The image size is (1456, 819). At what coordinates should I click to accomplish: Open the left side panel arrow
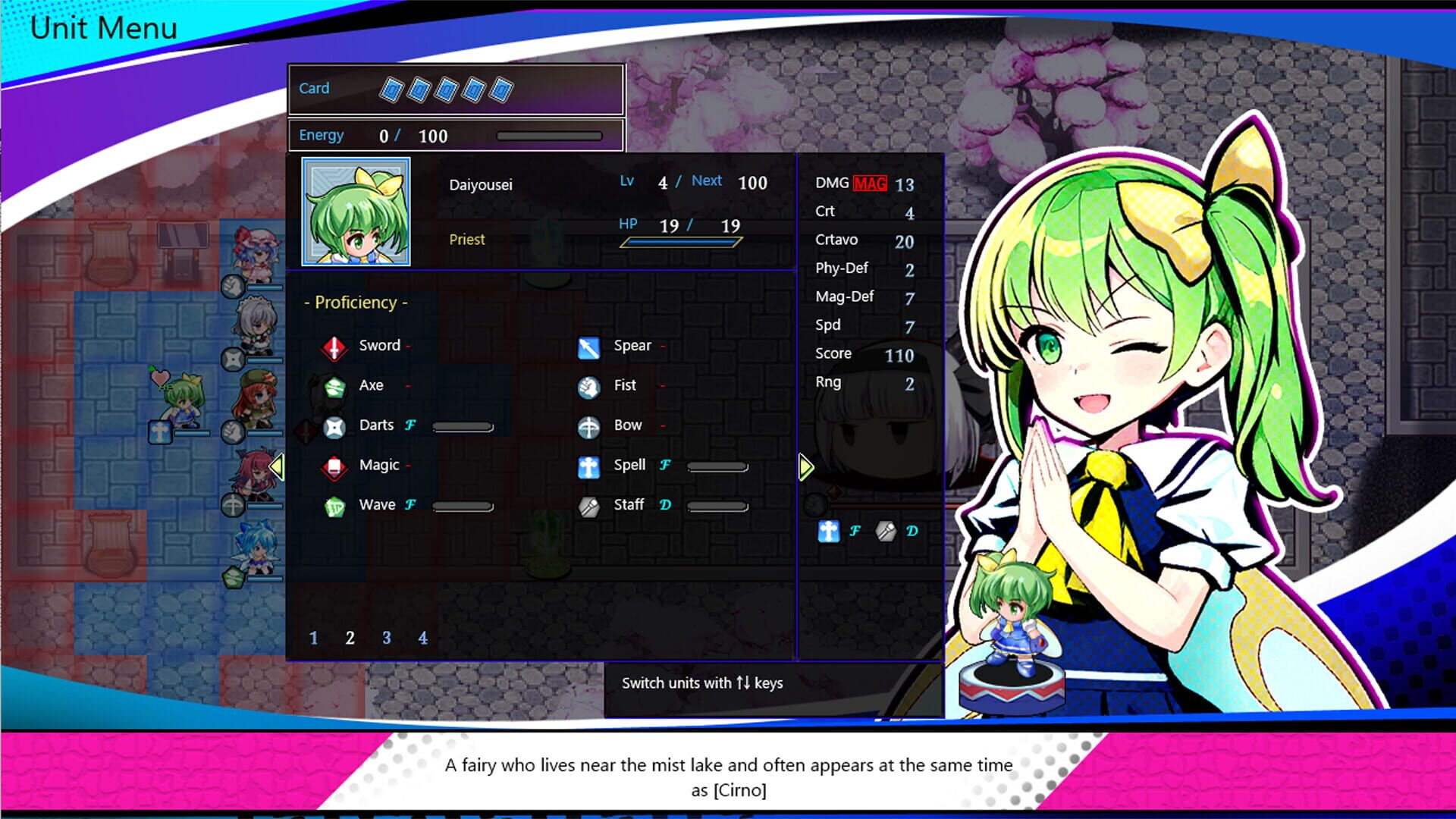[x=278, y=468]
